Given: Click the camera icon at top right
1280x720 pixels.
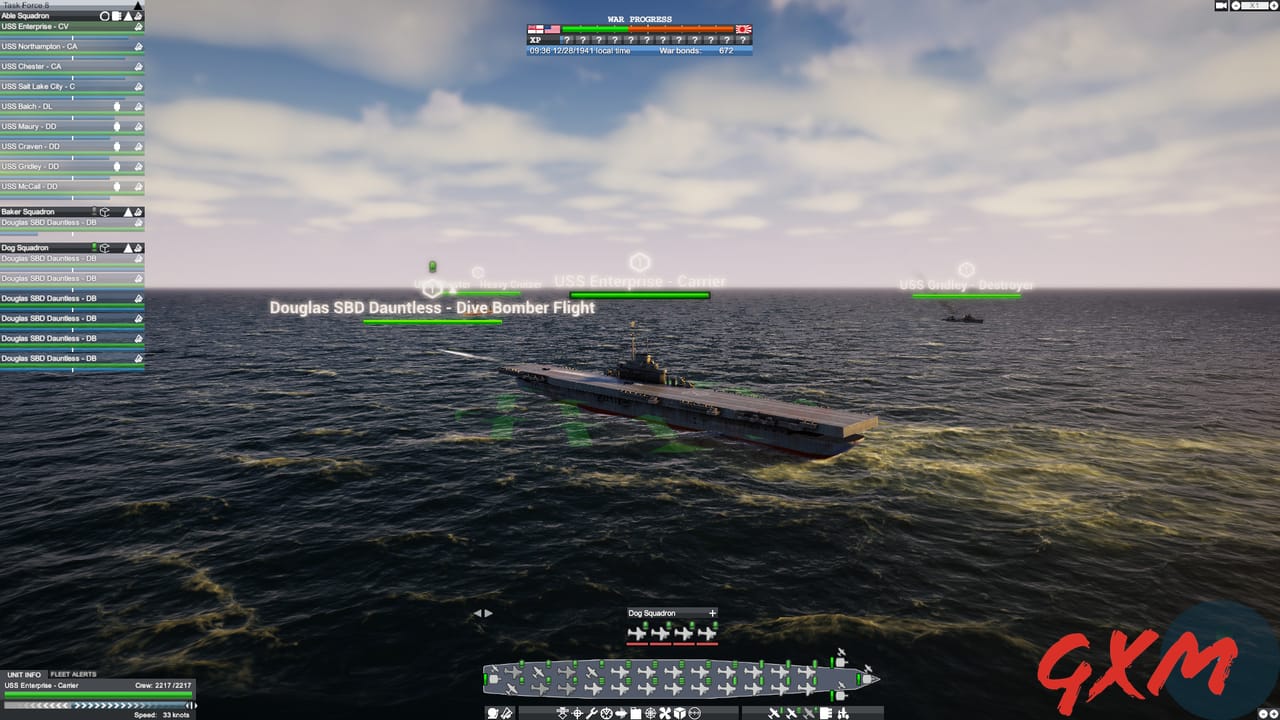Looking at the screenshot, I should pyautogui.click(x=1219, y=6).
